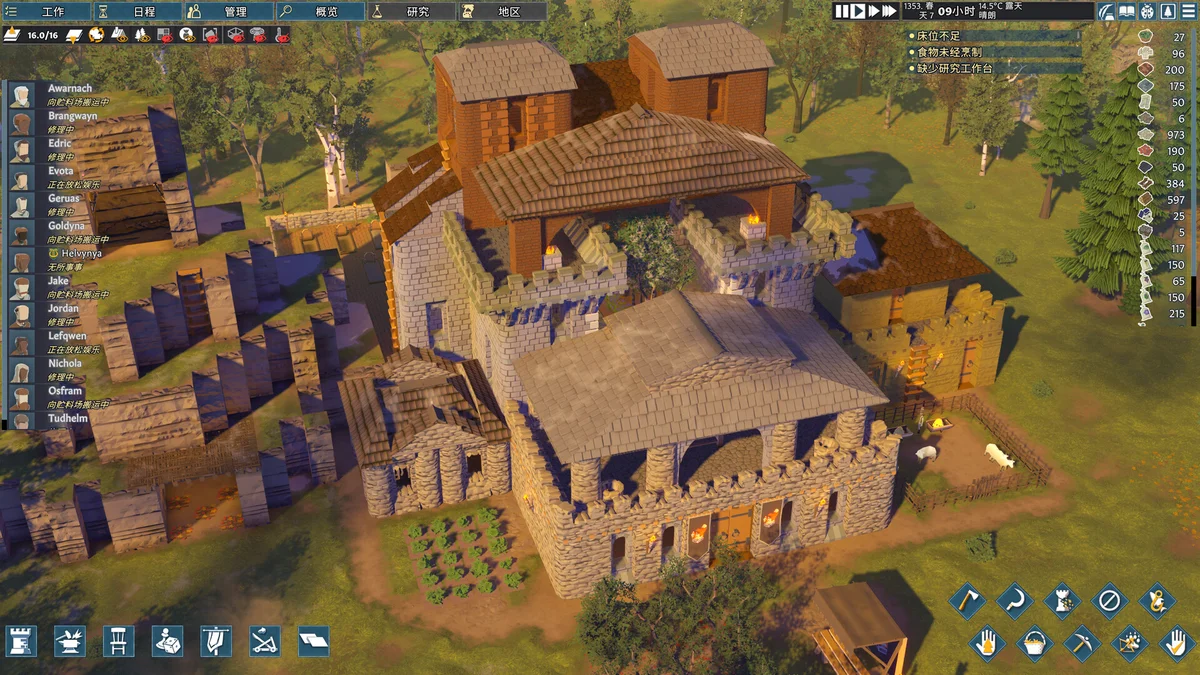Pause the game with the pause button

point(842,11)
